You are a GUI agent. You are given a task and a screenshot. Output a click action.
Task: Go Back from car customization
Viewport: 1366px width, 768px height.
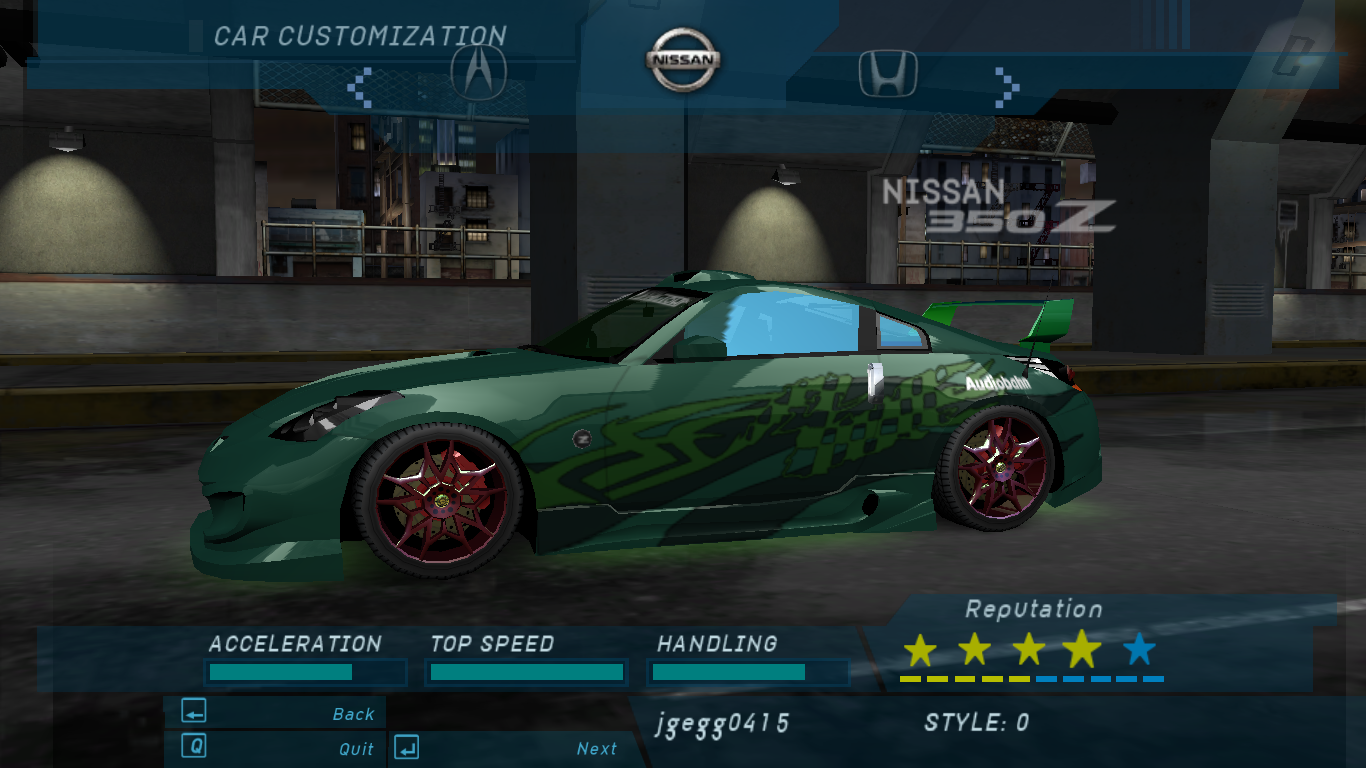(x=275, y=713)
